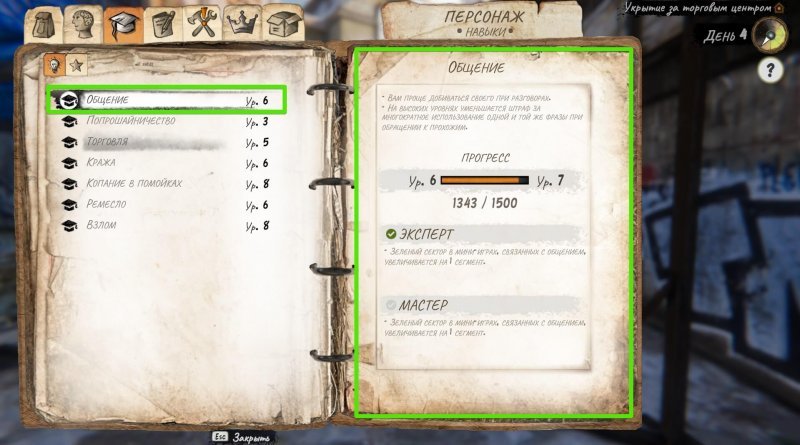Open the cardboard box tab
Viewport: 800px width, 445px height.
click(284, 22)
